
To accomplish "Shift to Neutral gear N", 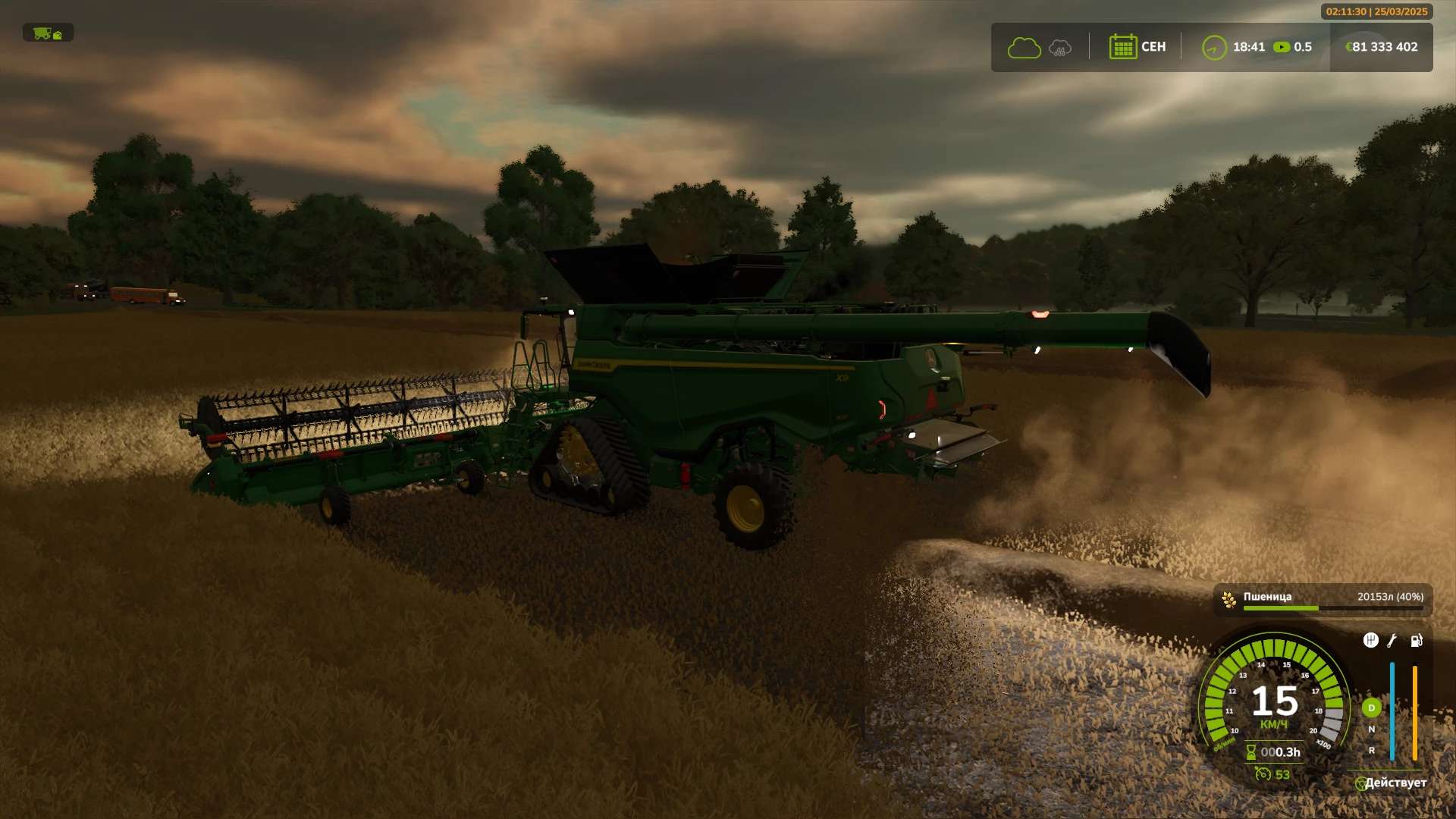I will click(x=1371, y=730).
